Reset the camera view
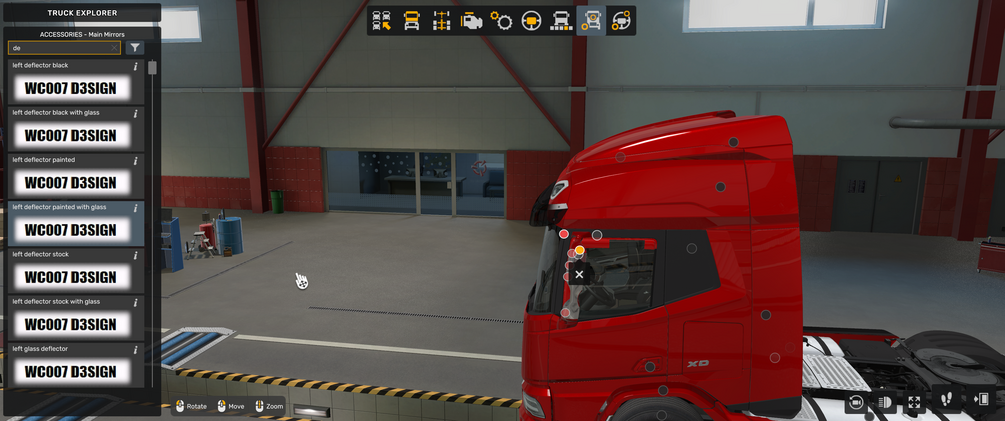Viewport: 1005px width, 421px height. click(856, 402)
